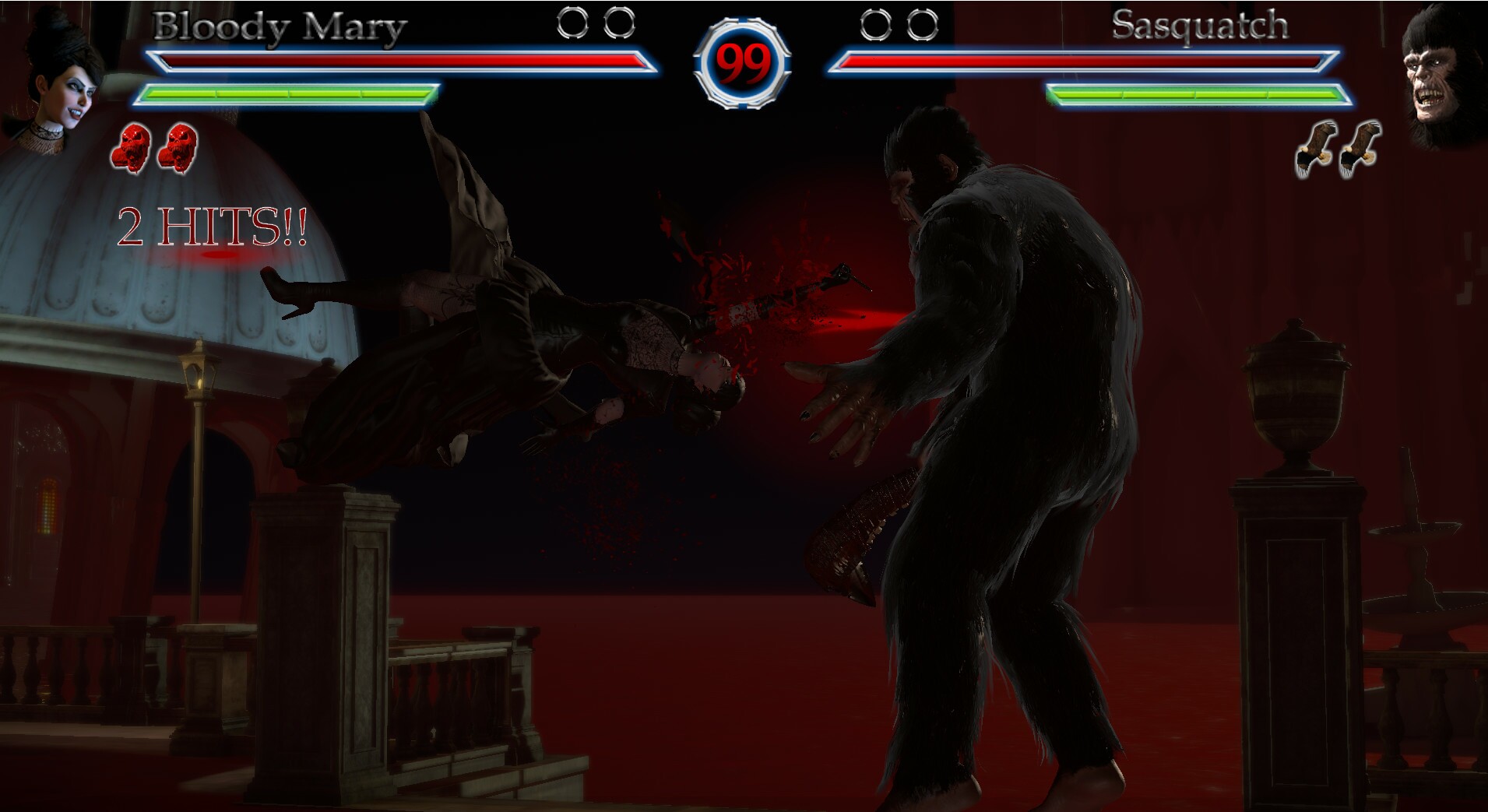This screenshot has height=812, width=1488.
Task: Click the 2 HITS!! combo counter
Action: (x=212, y=226)
